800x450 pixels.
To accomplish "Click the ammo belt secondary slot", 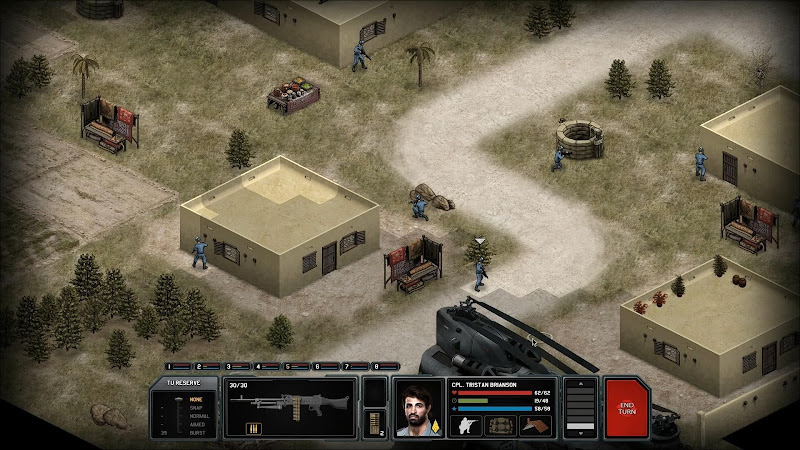I will click(374, 419).
